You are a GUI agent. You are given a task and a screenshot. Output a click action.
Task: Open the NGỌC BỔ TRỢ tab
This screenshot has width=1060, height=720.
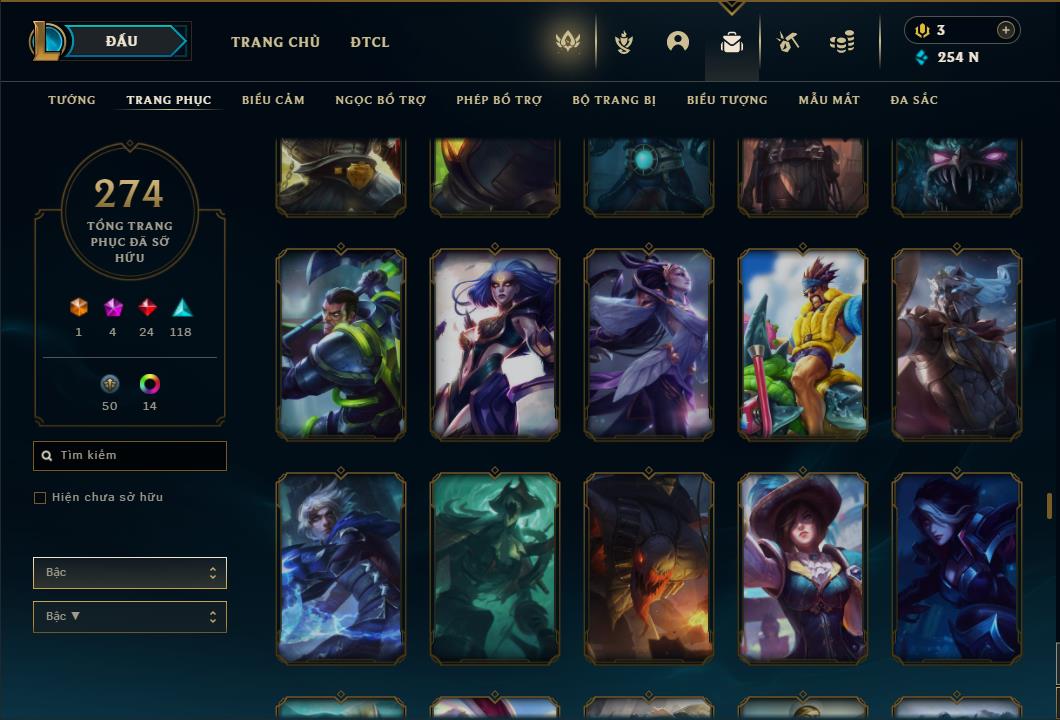point(380,100)
